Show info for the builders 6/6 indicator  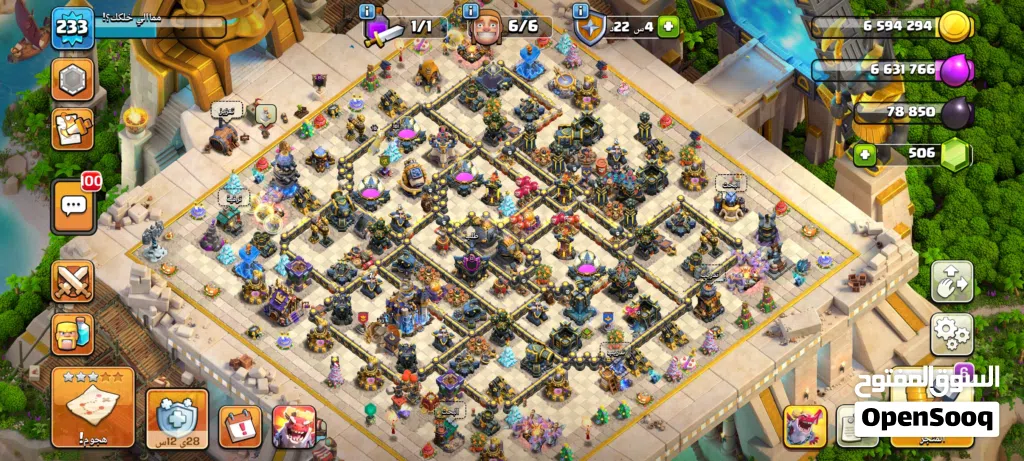point(470,11)
